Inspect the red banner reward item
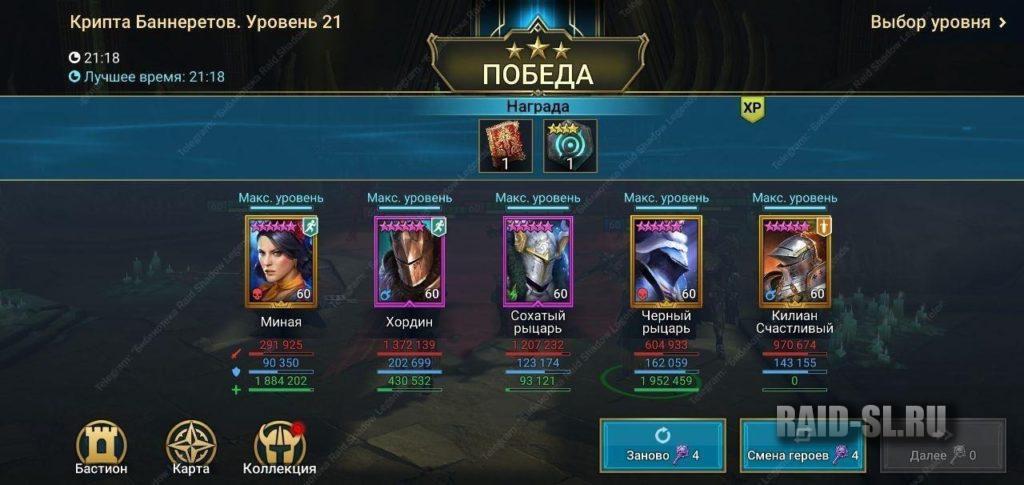Viewport: 1024px width, 485px height. [505, 146]
